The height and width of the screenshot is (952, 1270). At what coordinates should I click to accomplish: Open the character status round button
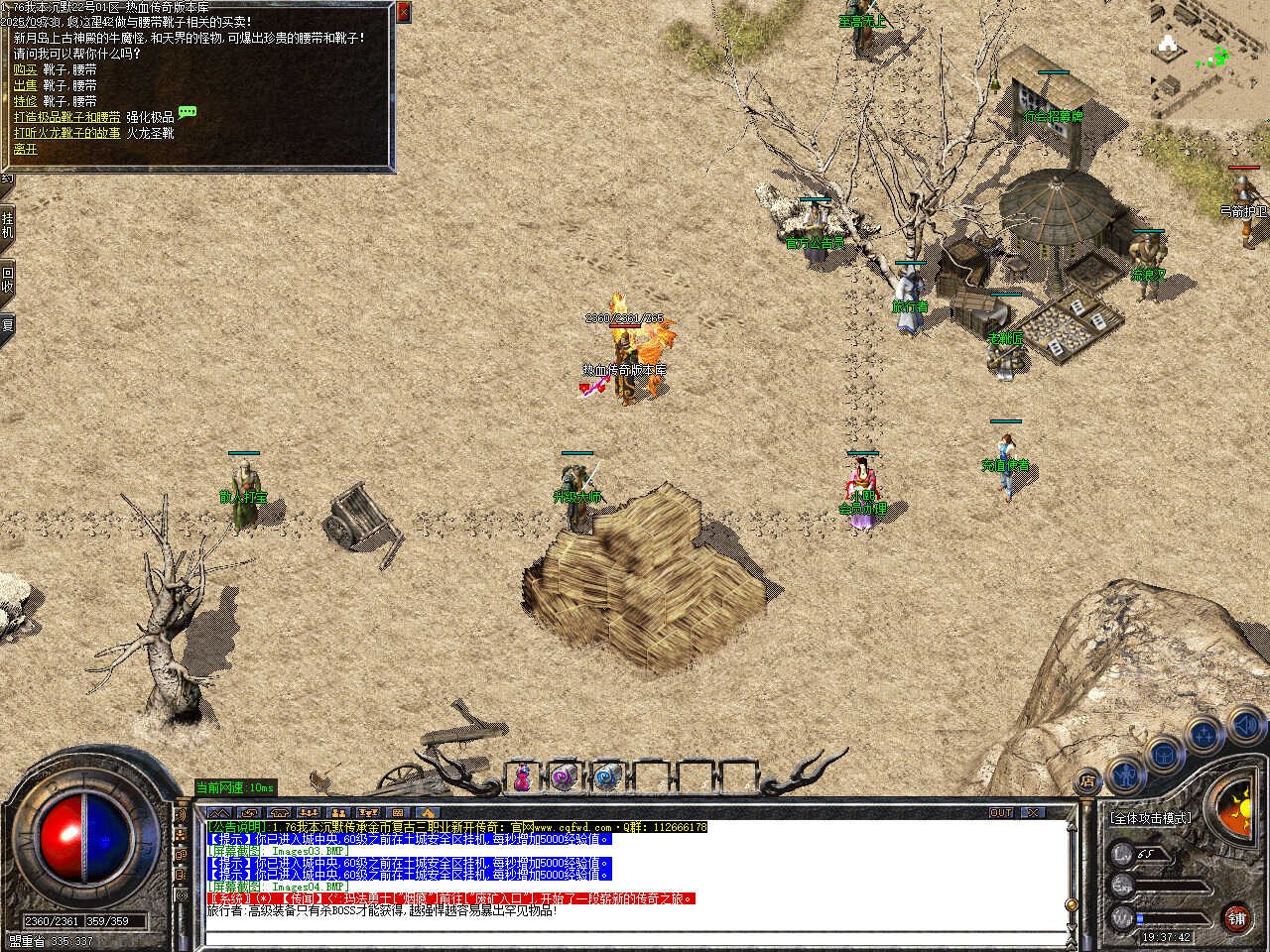click(1124, 773)
